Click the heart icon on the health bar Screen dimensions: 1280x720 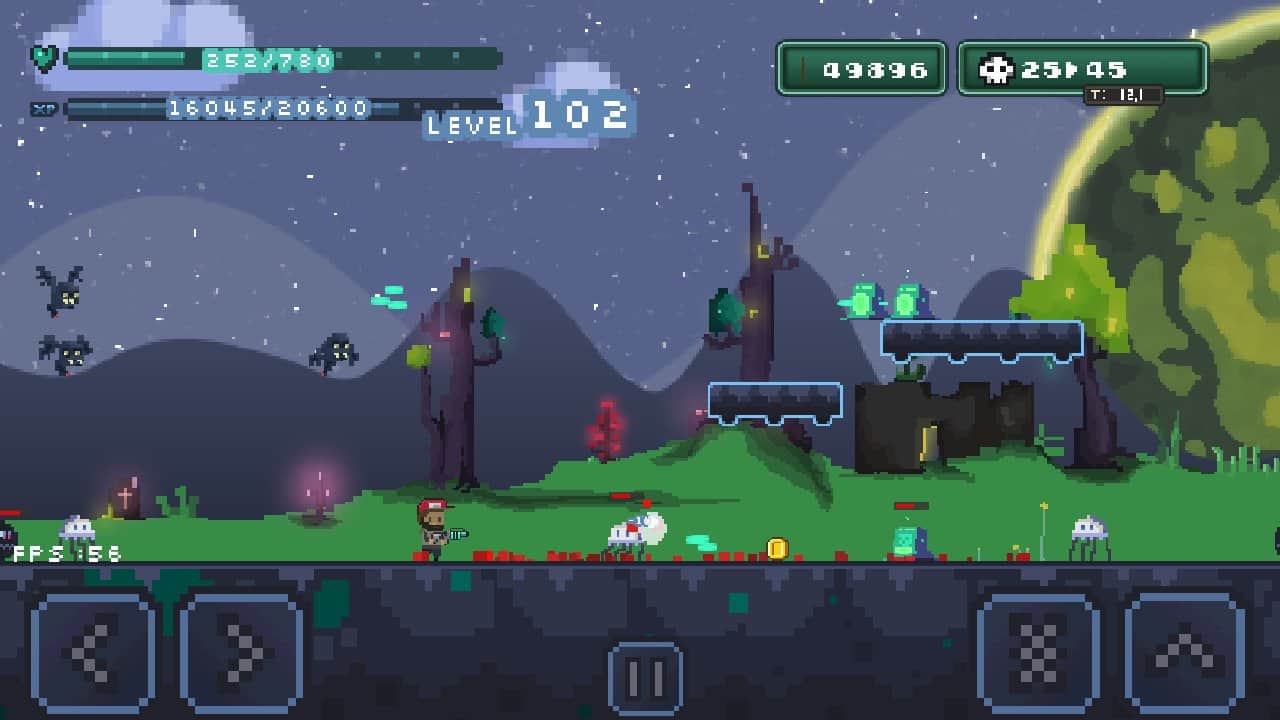click(44, 57)
